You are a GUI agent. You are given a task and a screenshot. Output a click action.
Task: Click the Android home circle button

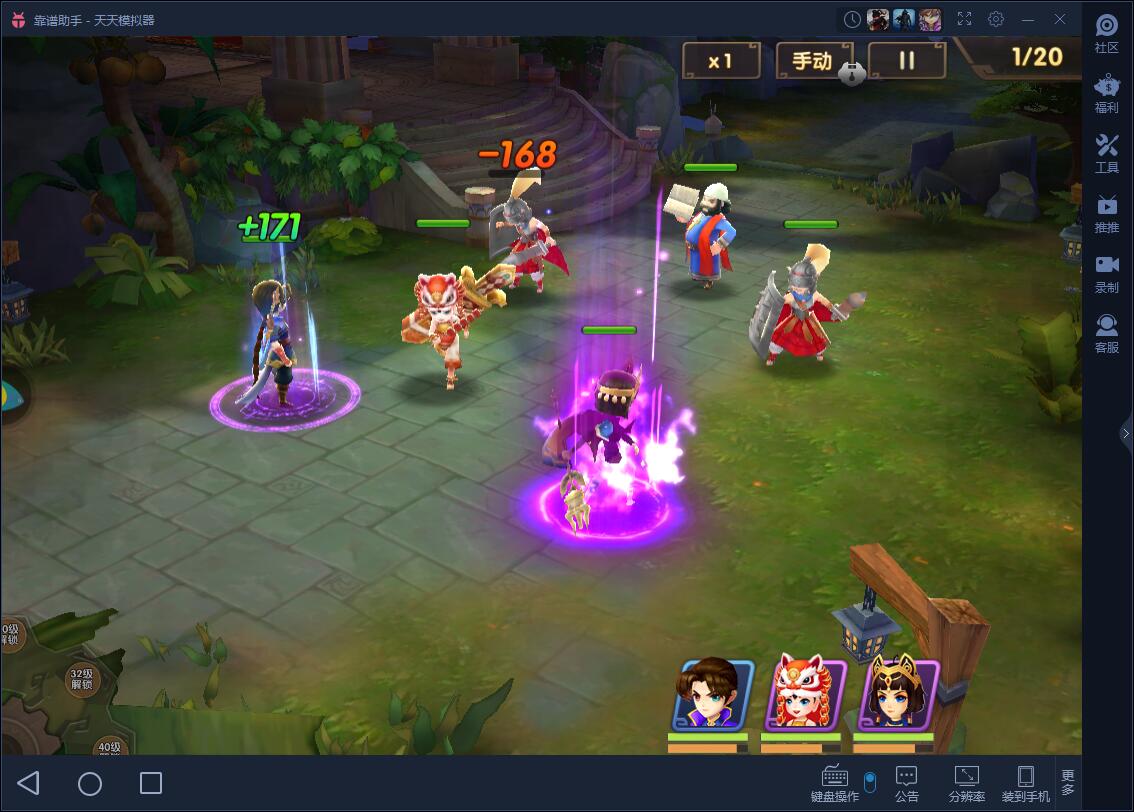tap(90, 783)
